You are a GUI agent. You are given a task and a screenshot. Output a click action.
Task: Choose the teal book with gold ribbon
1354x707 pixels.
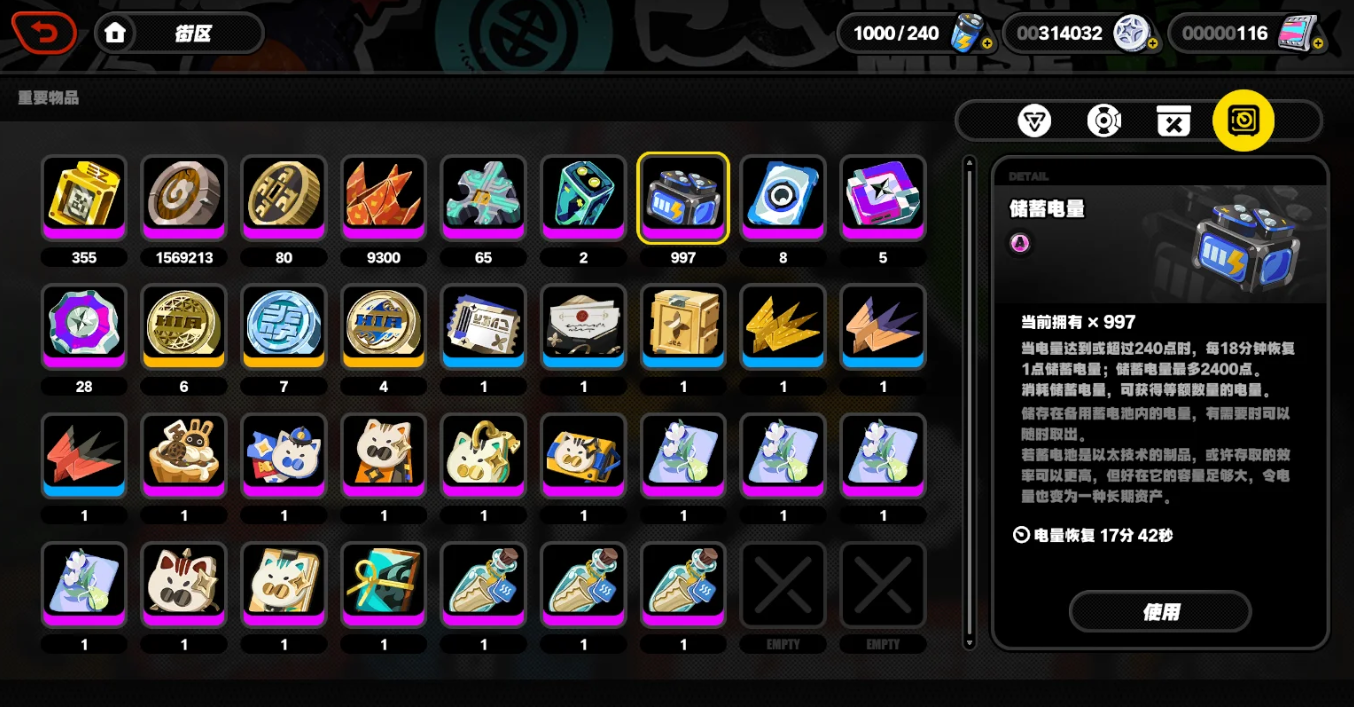tap(384, 584)
